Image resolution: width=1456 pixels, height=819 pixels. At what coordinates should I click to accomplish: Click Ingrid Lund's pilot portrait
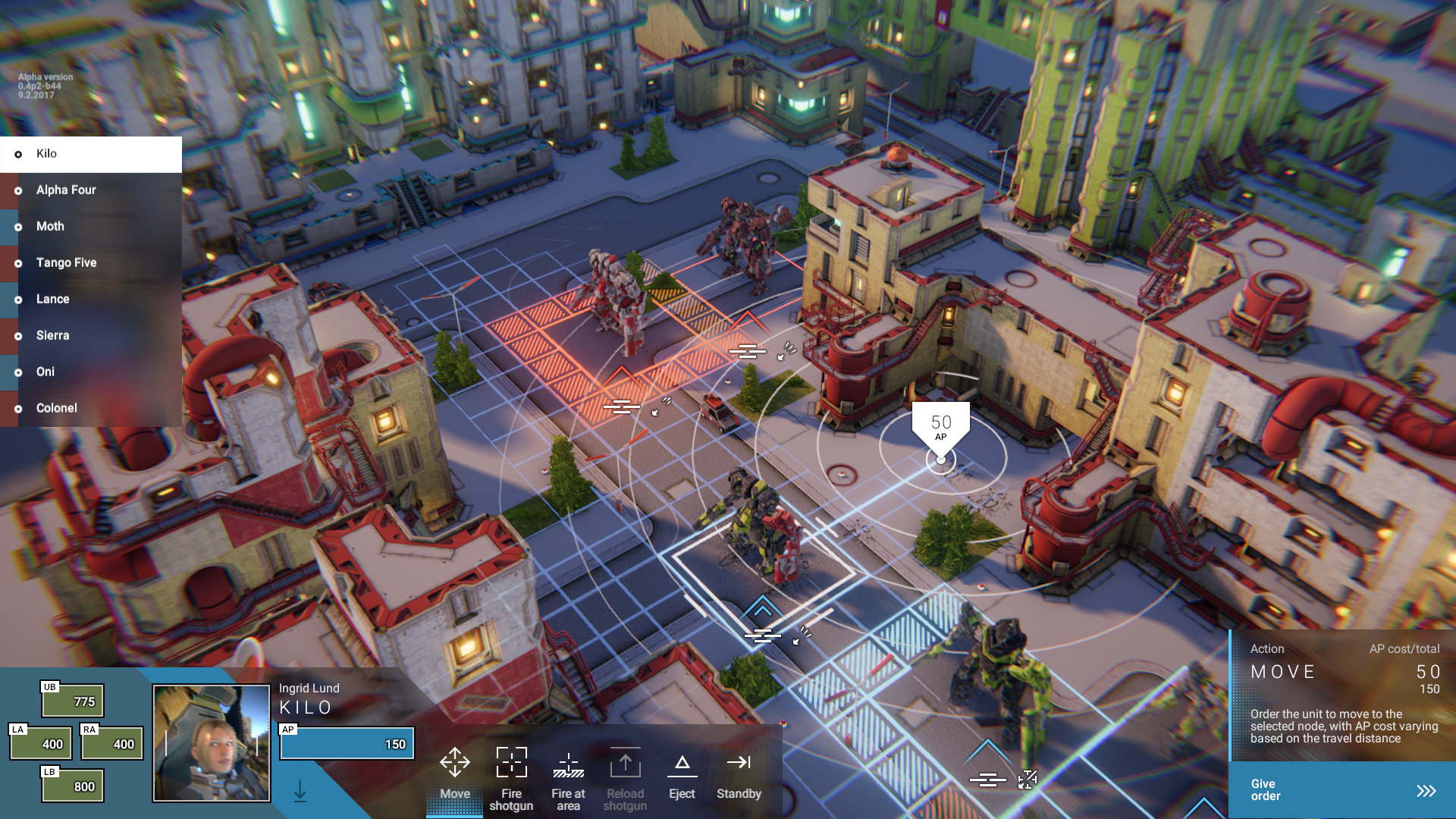[x=212, y=743]
